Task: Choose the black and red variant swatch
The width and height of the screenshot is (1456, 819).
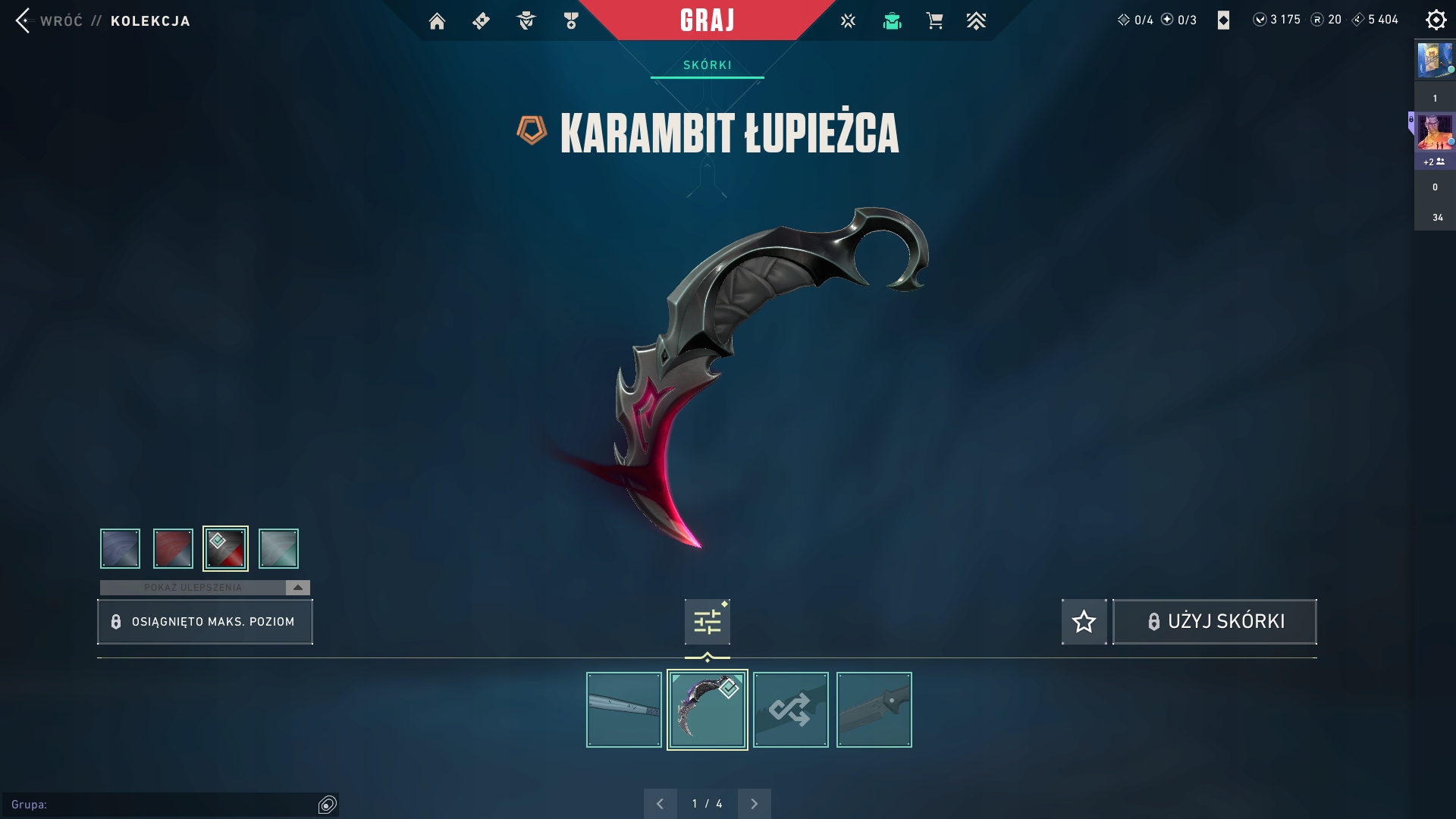Action: (225, 548)
